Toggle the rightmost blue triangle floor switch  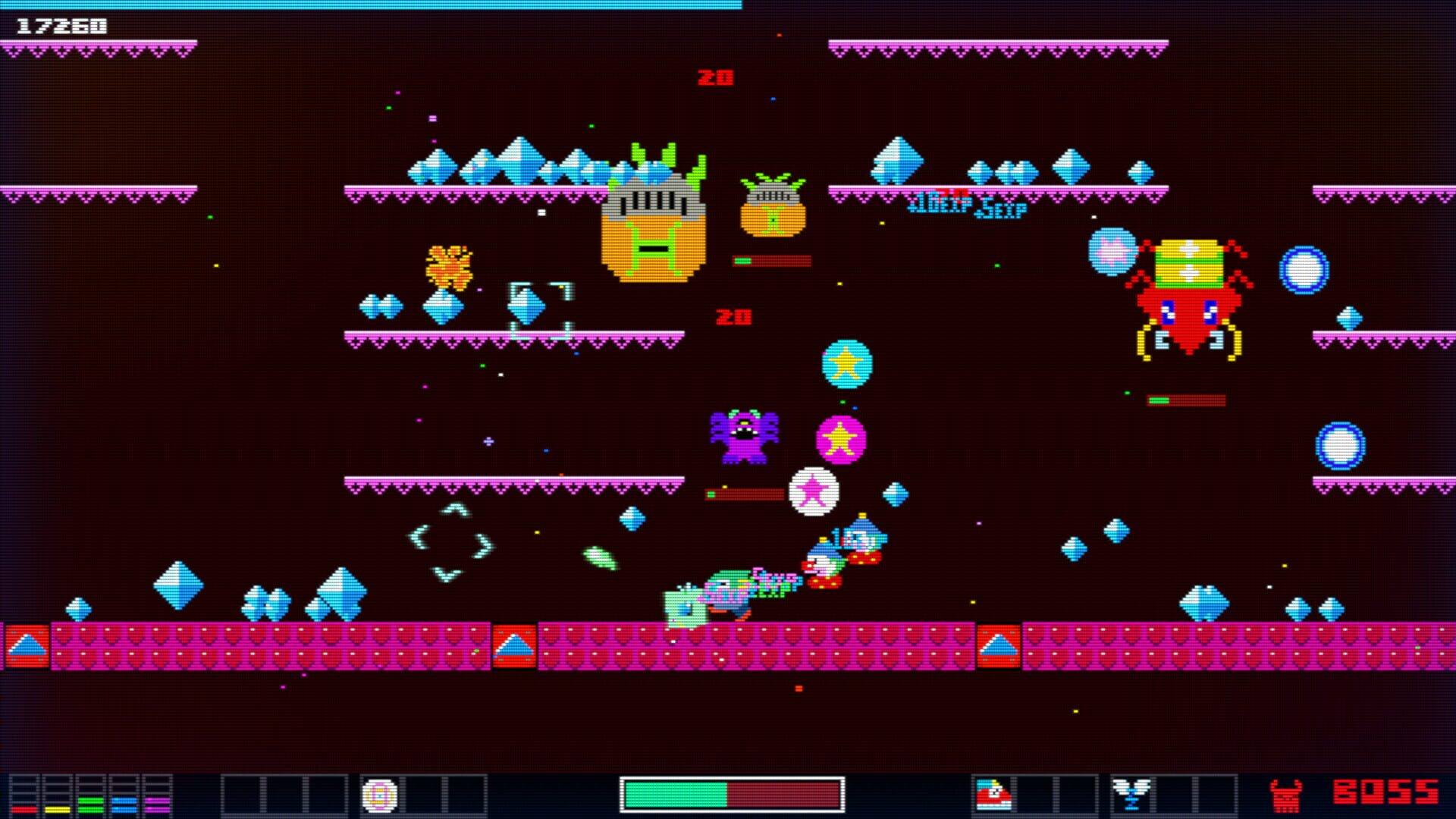tap(999, 646)
